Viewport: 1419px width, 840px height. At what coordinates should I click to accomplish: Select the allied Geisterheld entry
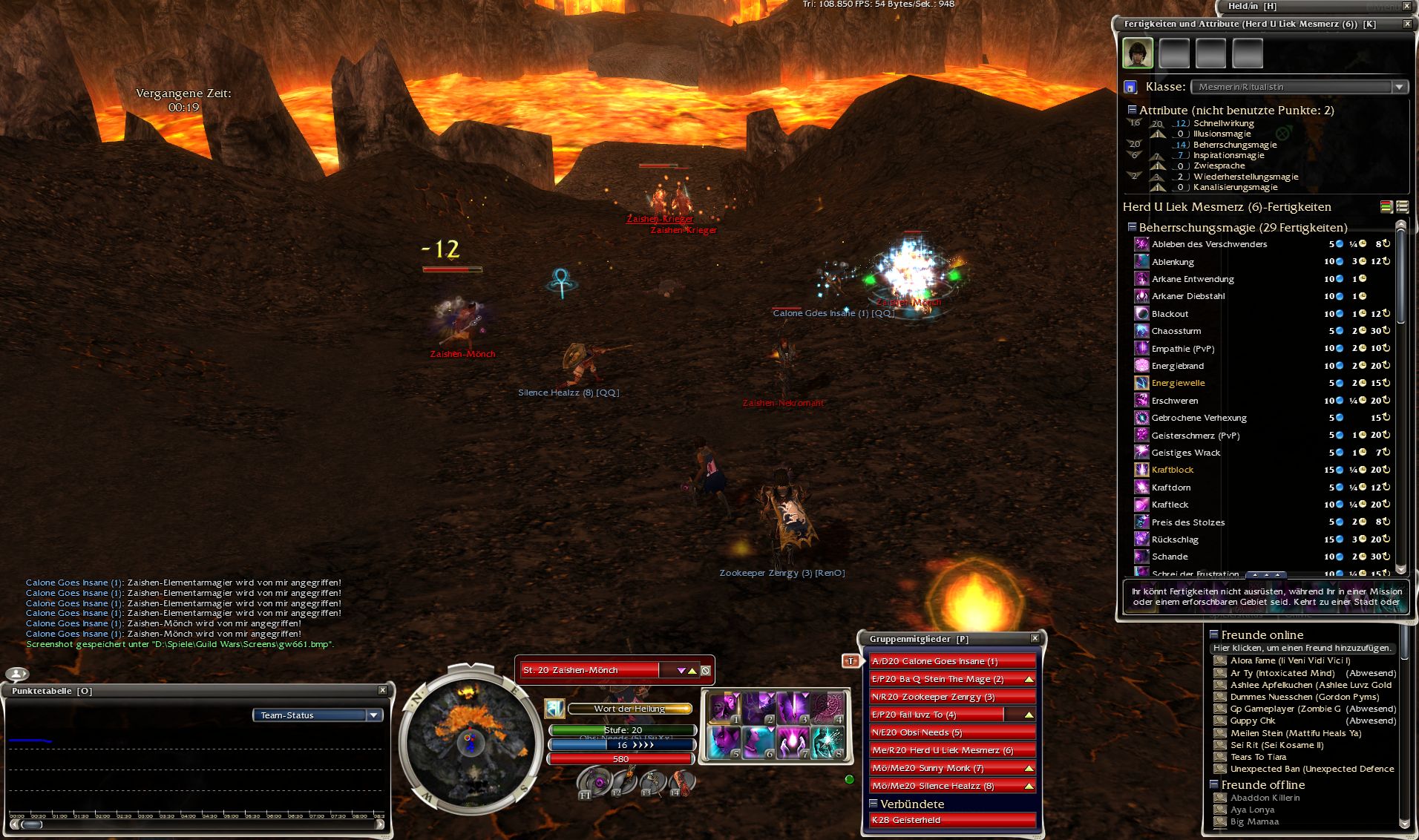click(x=952, y=820)
